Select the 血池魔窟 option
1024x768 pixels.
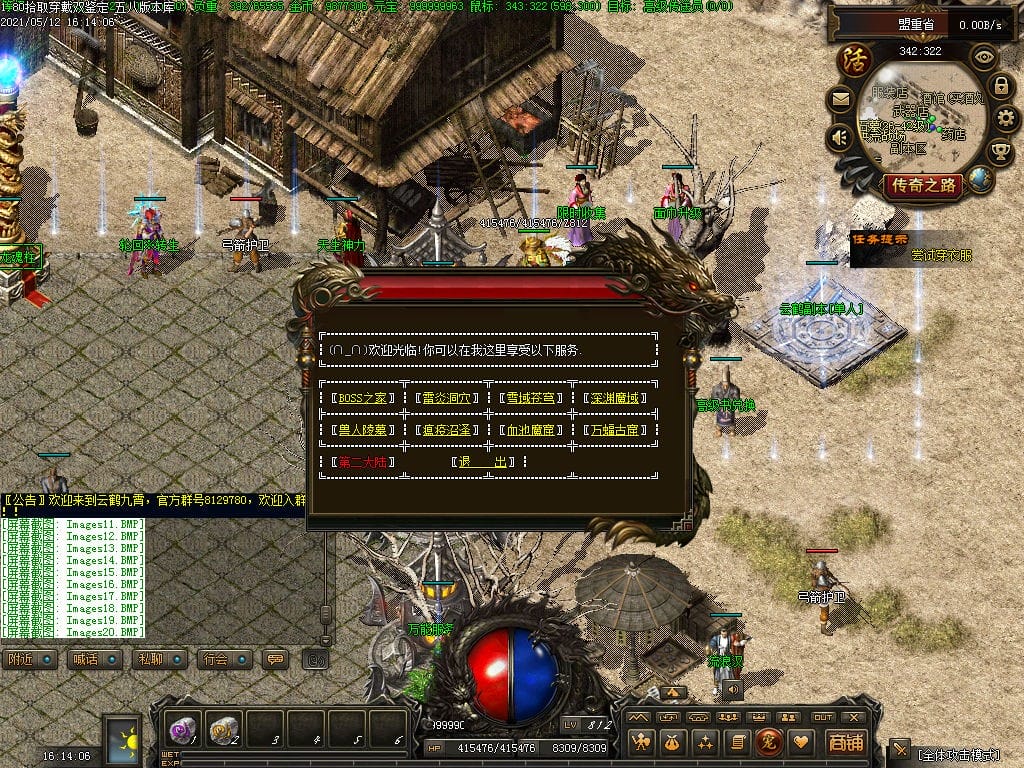tap(530, 430)
